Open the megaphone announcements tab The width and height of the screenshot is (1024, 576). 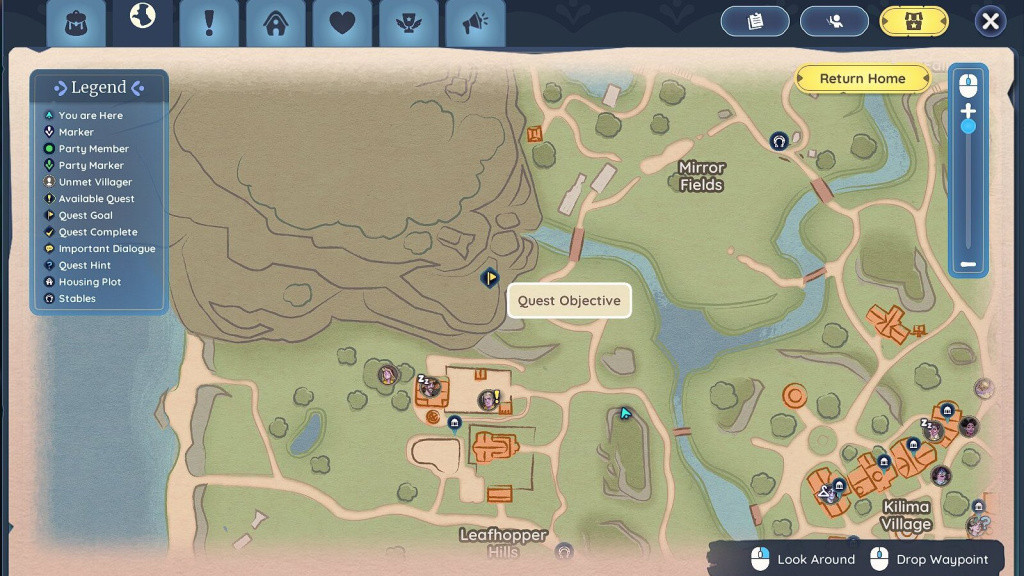tap(475, 23)
